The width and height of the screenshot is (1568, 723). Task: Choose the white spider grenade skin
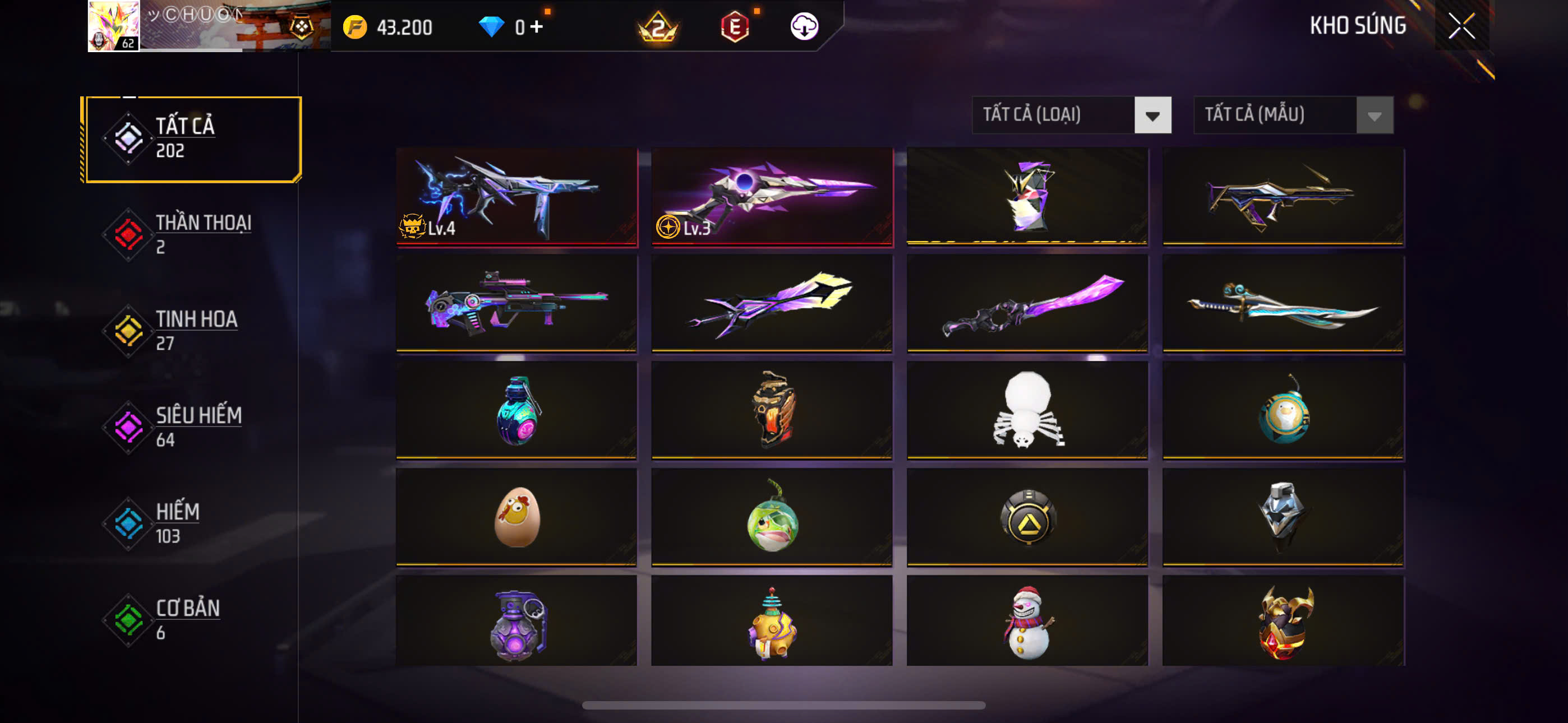1027,410
